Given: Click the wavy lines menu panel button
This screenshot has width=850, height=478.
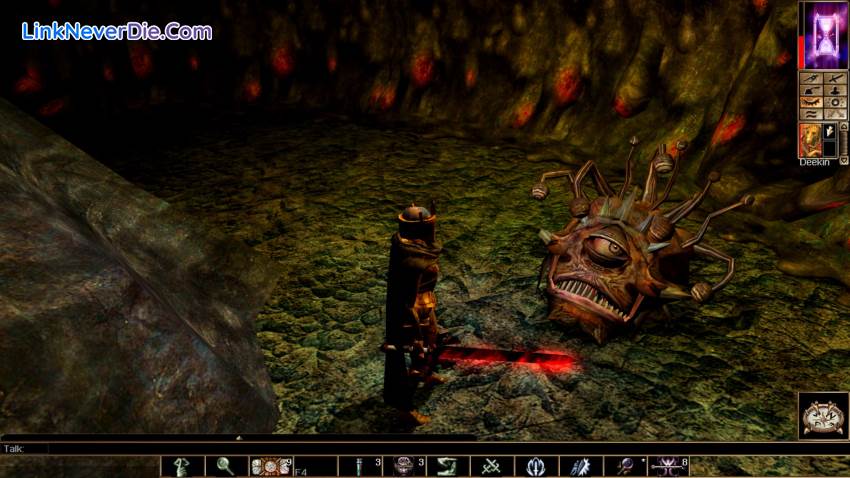Looking at the screenshot, I should (x=811, y=116).
